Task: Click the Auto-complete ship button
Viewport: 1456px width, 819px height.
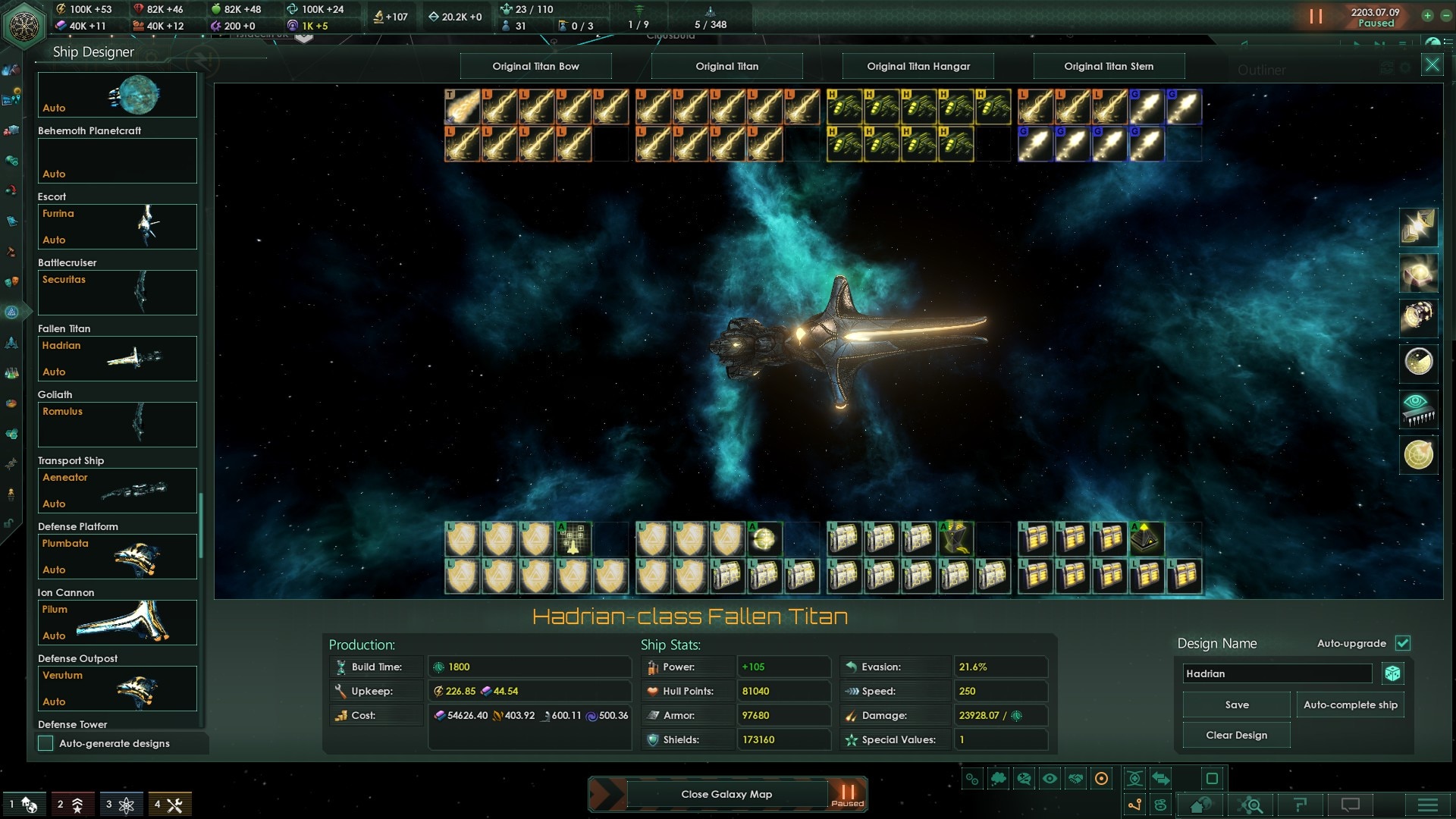Action: 1350,704
